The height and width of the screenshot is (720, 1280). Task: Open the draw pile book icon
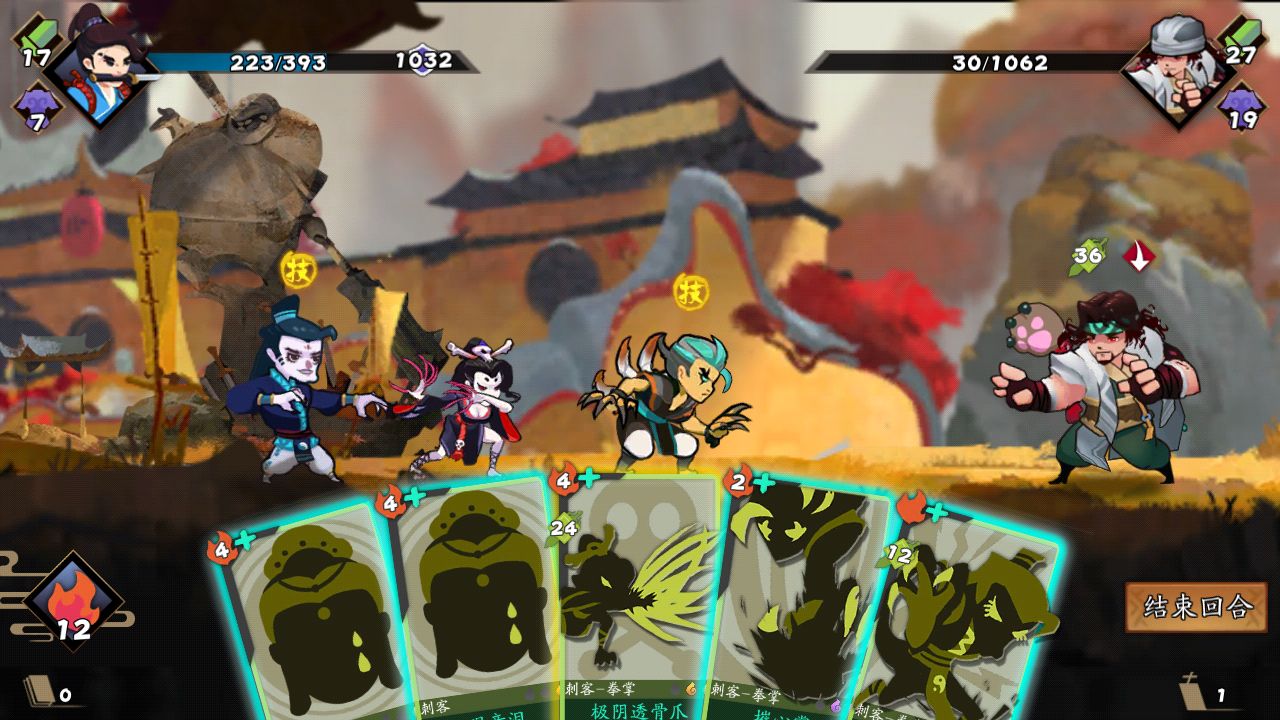[40, 691]
